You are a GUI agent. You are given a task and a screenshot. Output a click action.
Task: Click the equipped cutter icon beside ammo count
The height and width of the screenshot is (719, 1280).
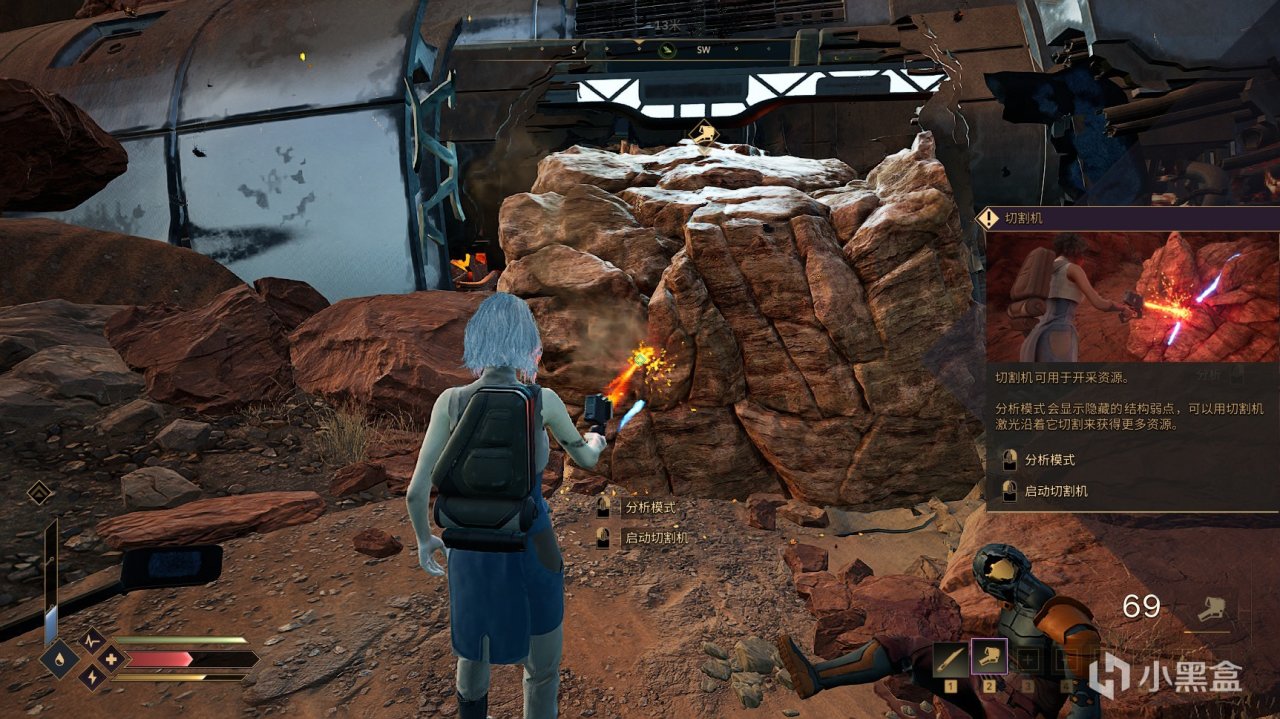[1216, 608]
